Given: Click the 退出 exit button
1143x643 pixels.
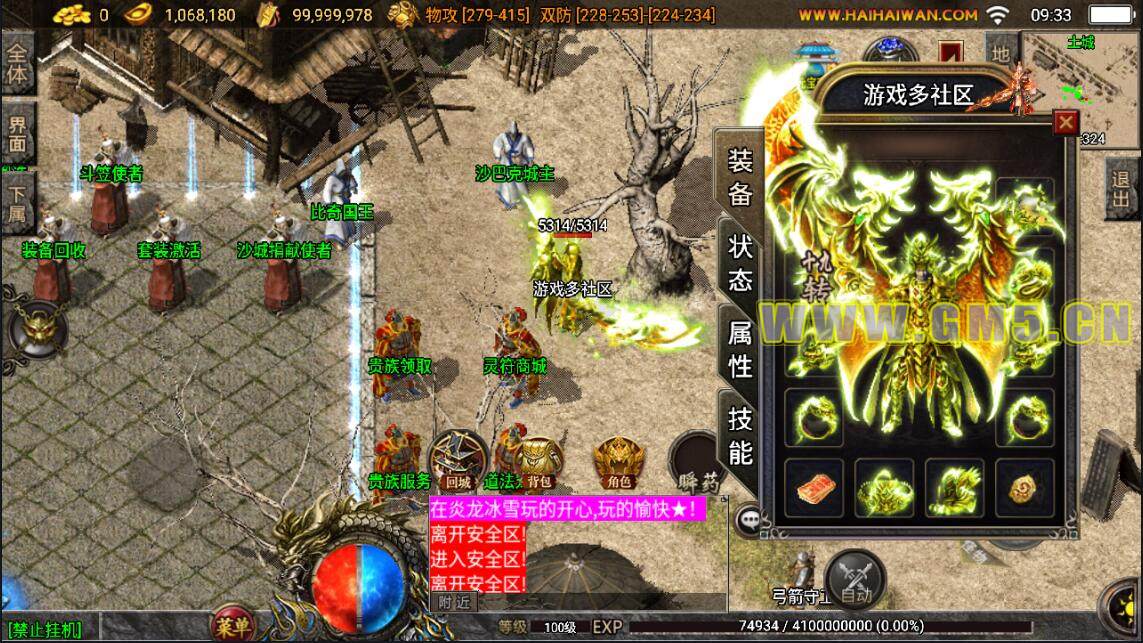Looking at the screenshot, I should coord(1121,192).
